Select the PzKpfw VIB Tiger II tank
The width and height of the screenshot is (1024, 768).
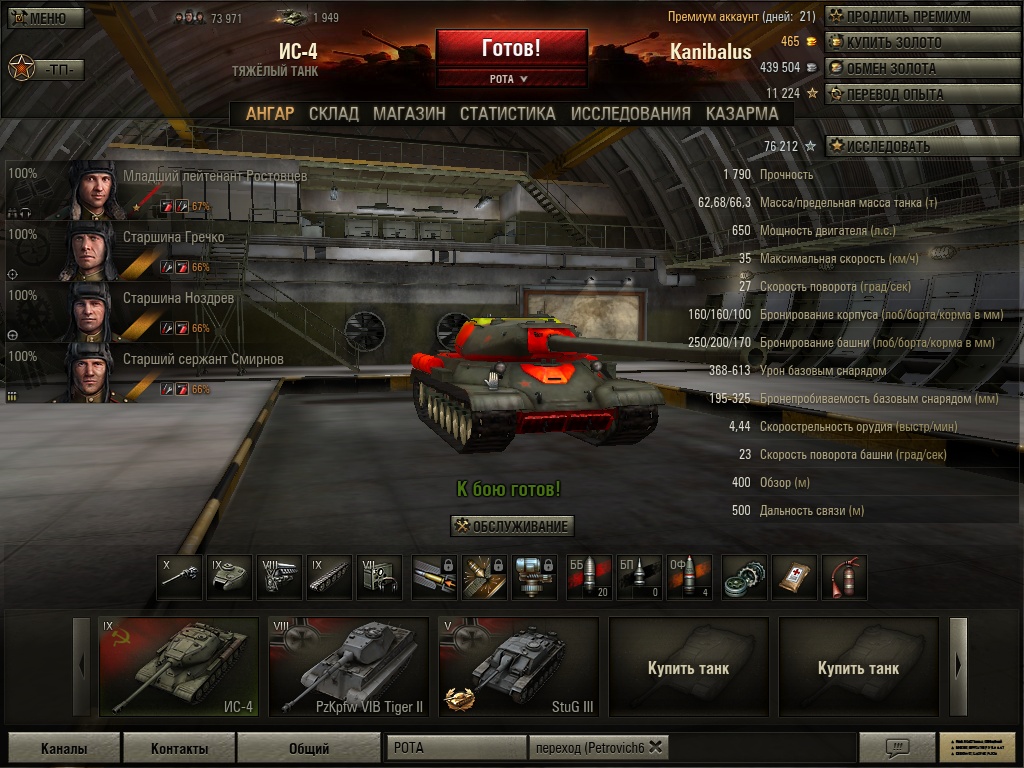pyautogui.click(x=348, y=667)
